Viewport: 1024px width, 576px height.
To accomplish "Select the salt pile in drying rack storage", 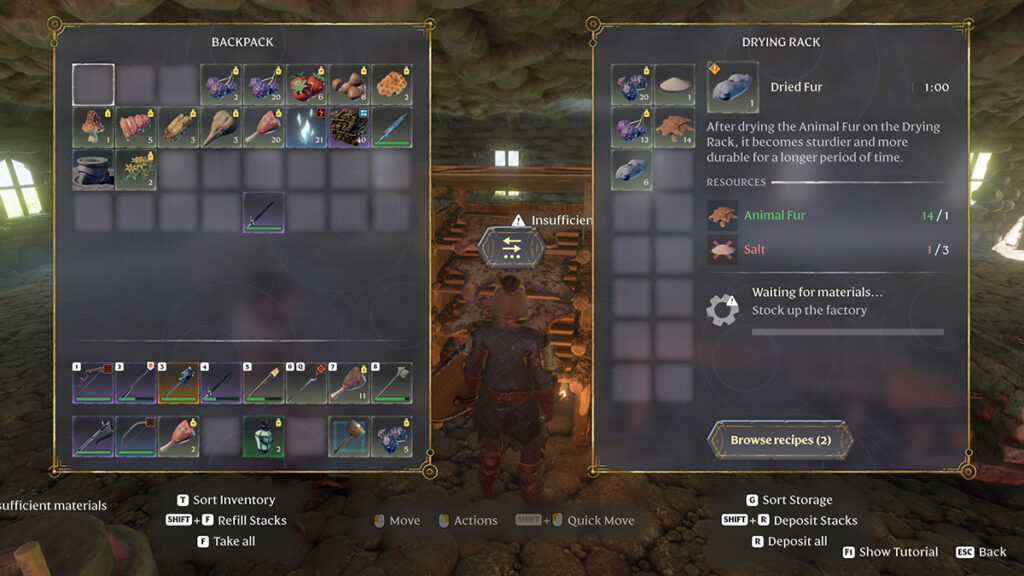I will [x=674, y=85].
